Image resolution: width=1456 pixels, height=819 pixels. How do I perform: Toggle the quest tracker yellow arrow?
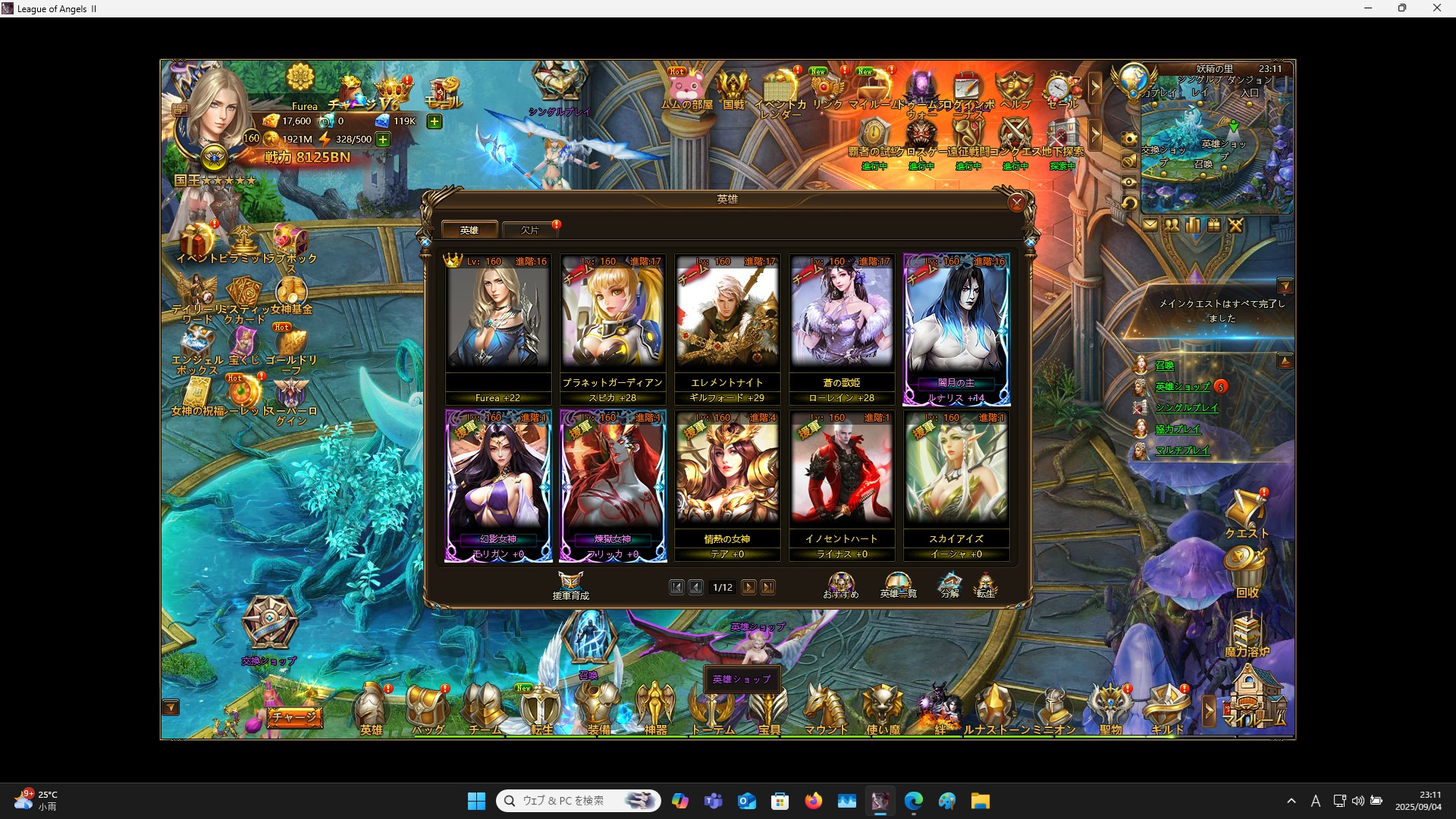coord(1287,286)
